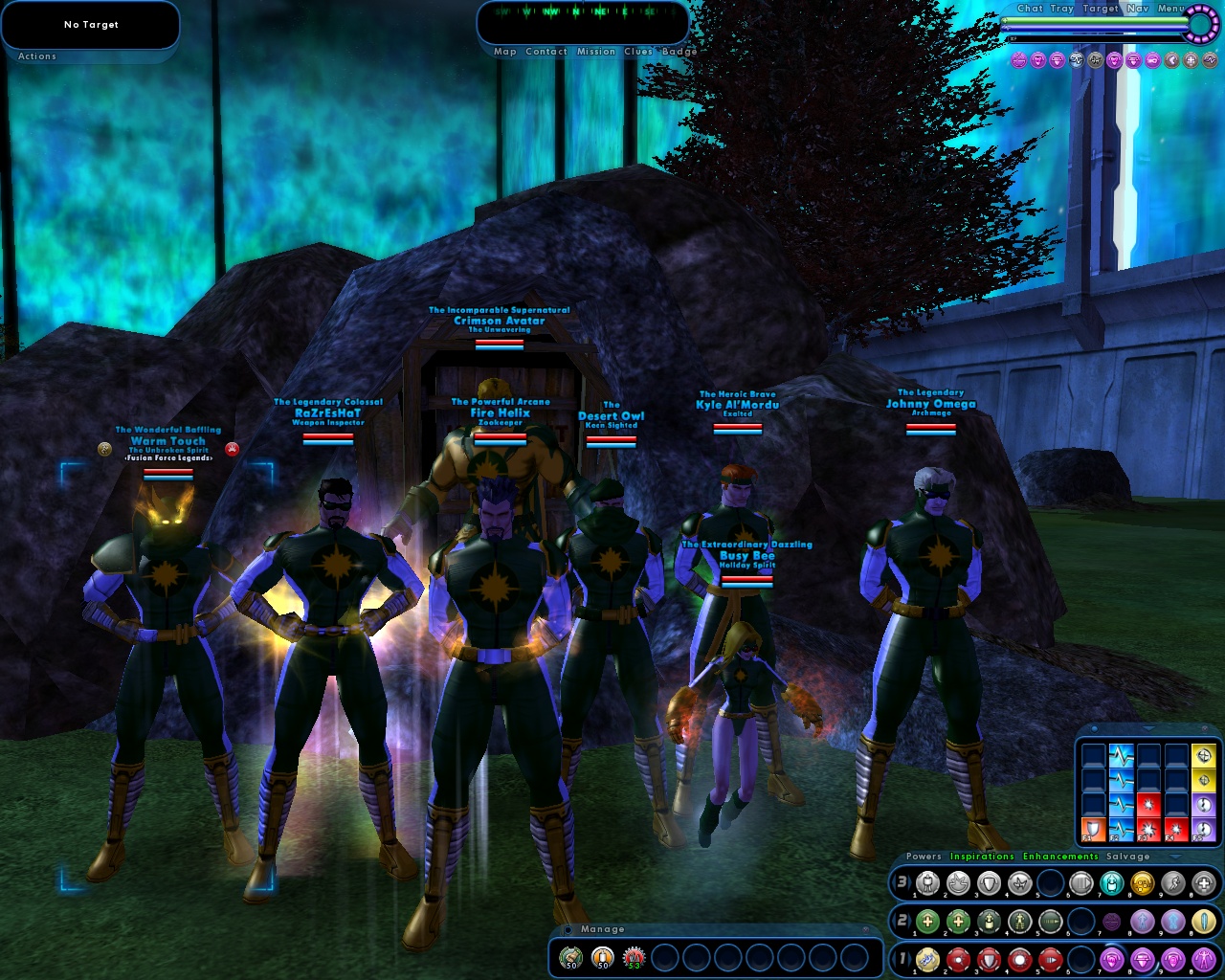Open the dropdown arrow next to Salvage

pos(1173,857)
